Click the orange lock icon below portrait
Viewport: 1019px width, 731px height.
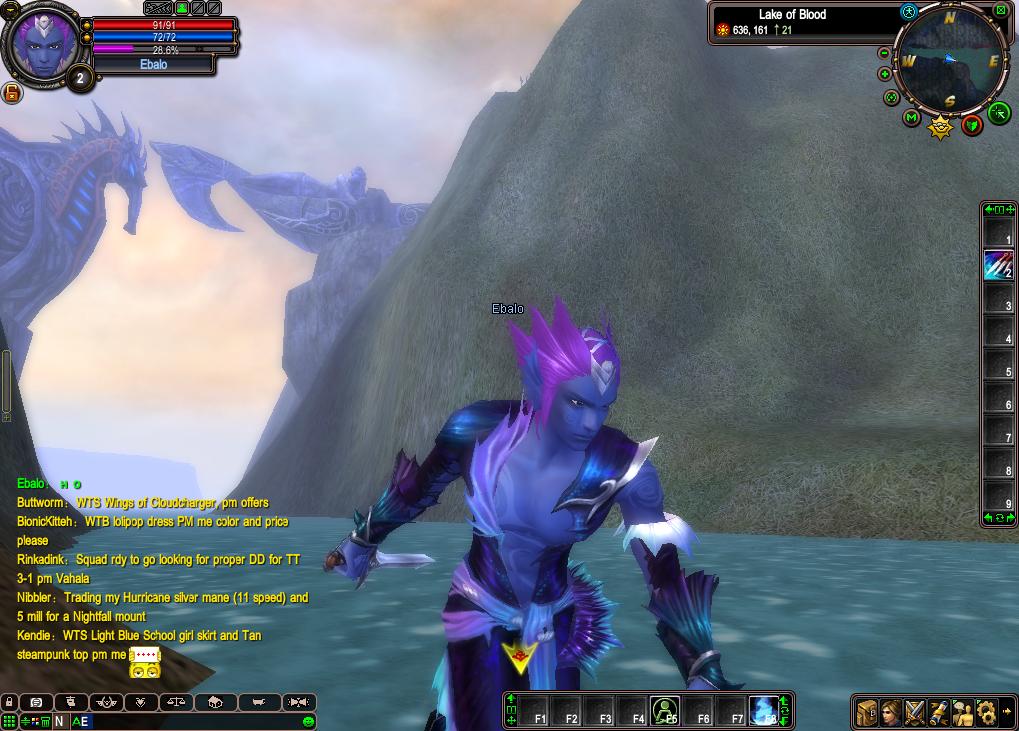12,93
